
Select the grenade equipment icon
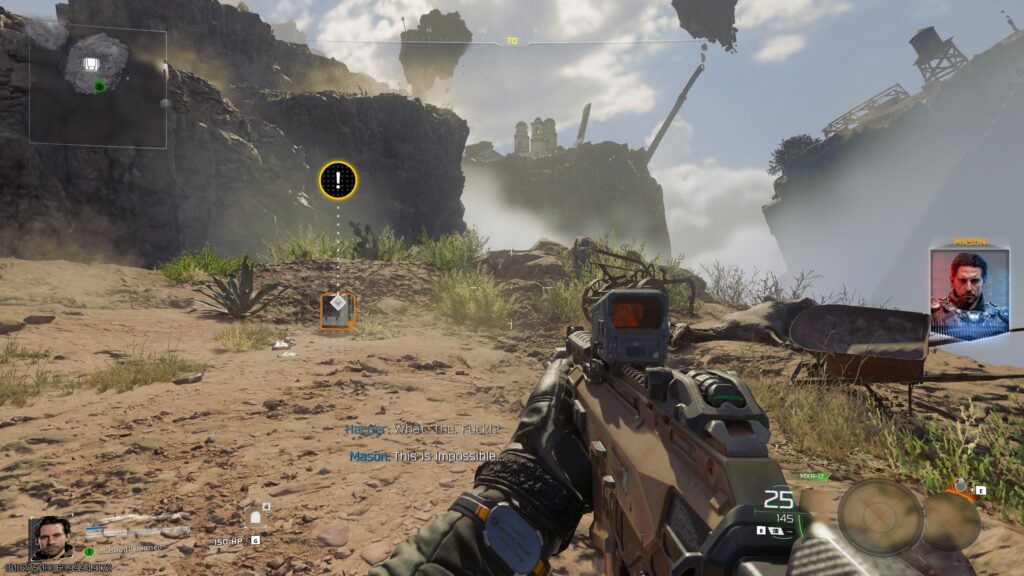[962, 487]
